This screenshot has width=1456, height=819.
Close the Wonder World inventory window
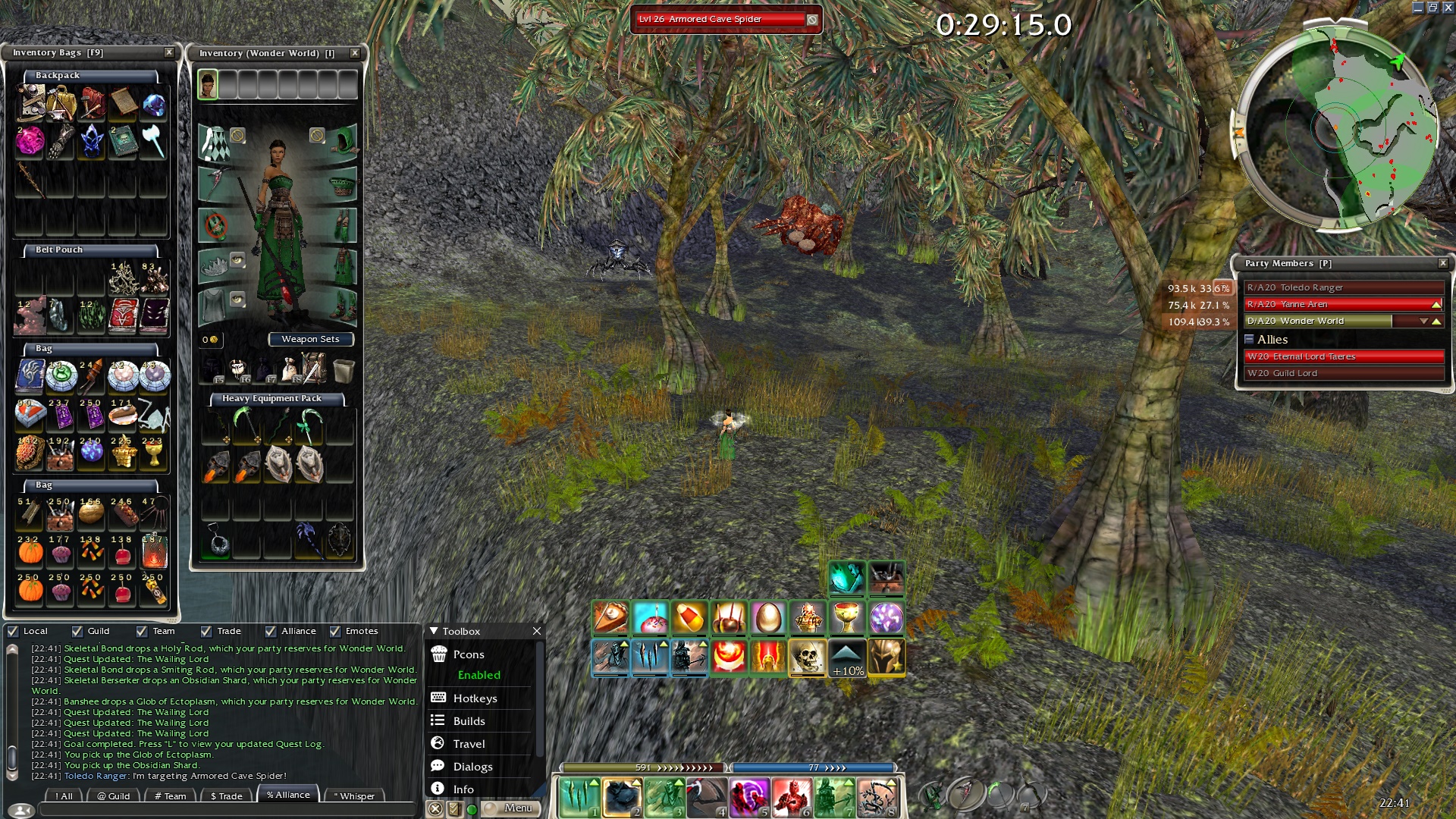click(354, 53)
